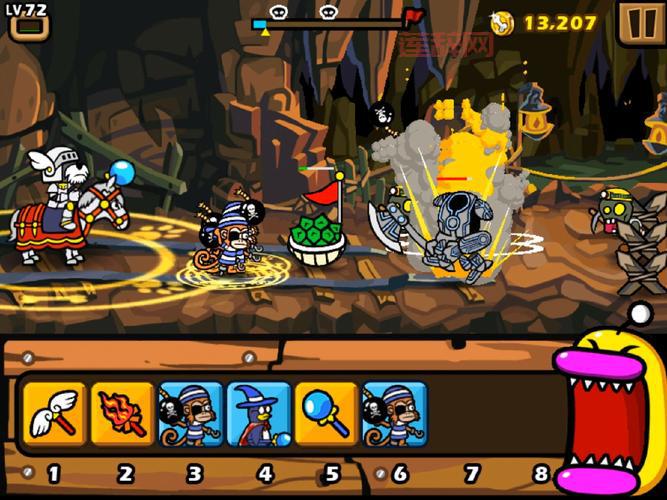This screenshot has height=500, width=667.
Task: Use the blue orb wand skill card
Action: click(x=326, y=412)
